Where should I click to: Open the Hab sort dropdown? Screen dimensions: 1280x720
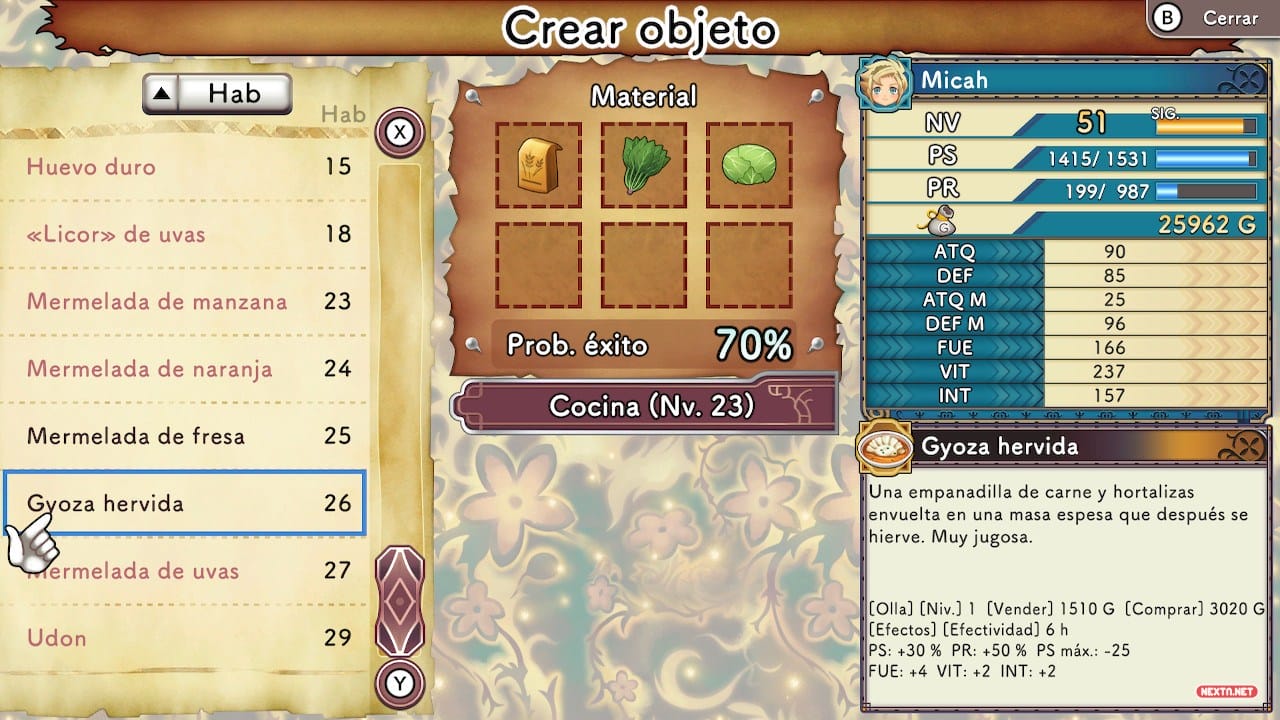click(217, 94)
